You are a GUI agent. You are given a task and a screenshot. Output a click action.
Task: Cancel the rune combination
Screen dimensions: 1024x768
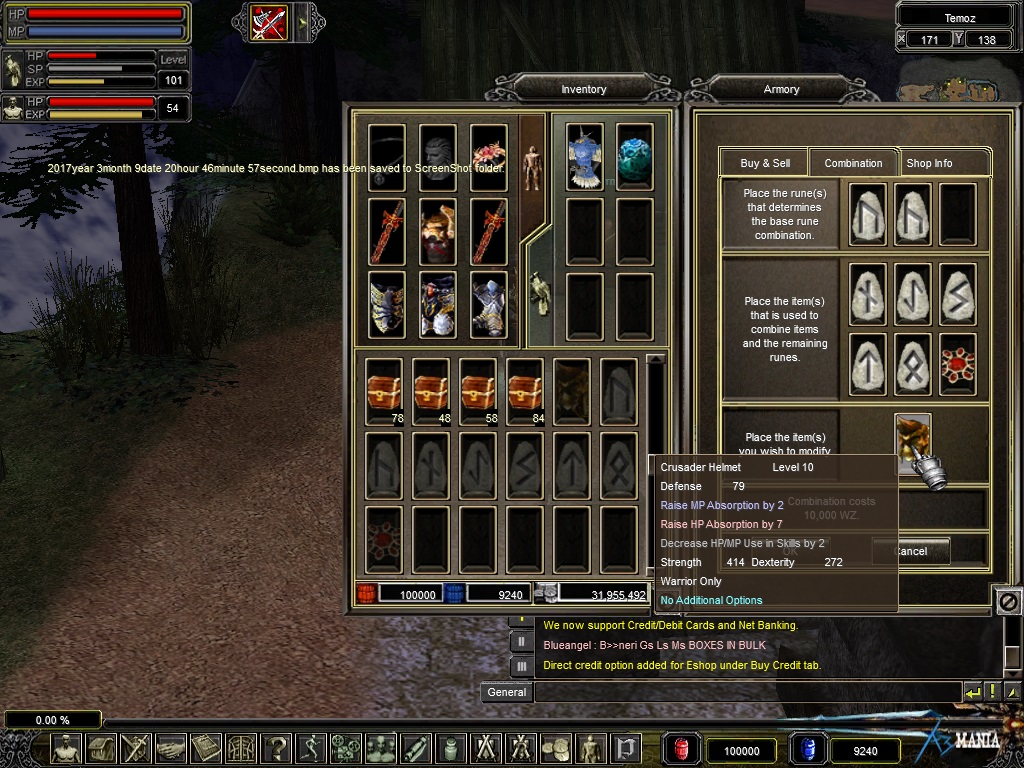(910, 551)
